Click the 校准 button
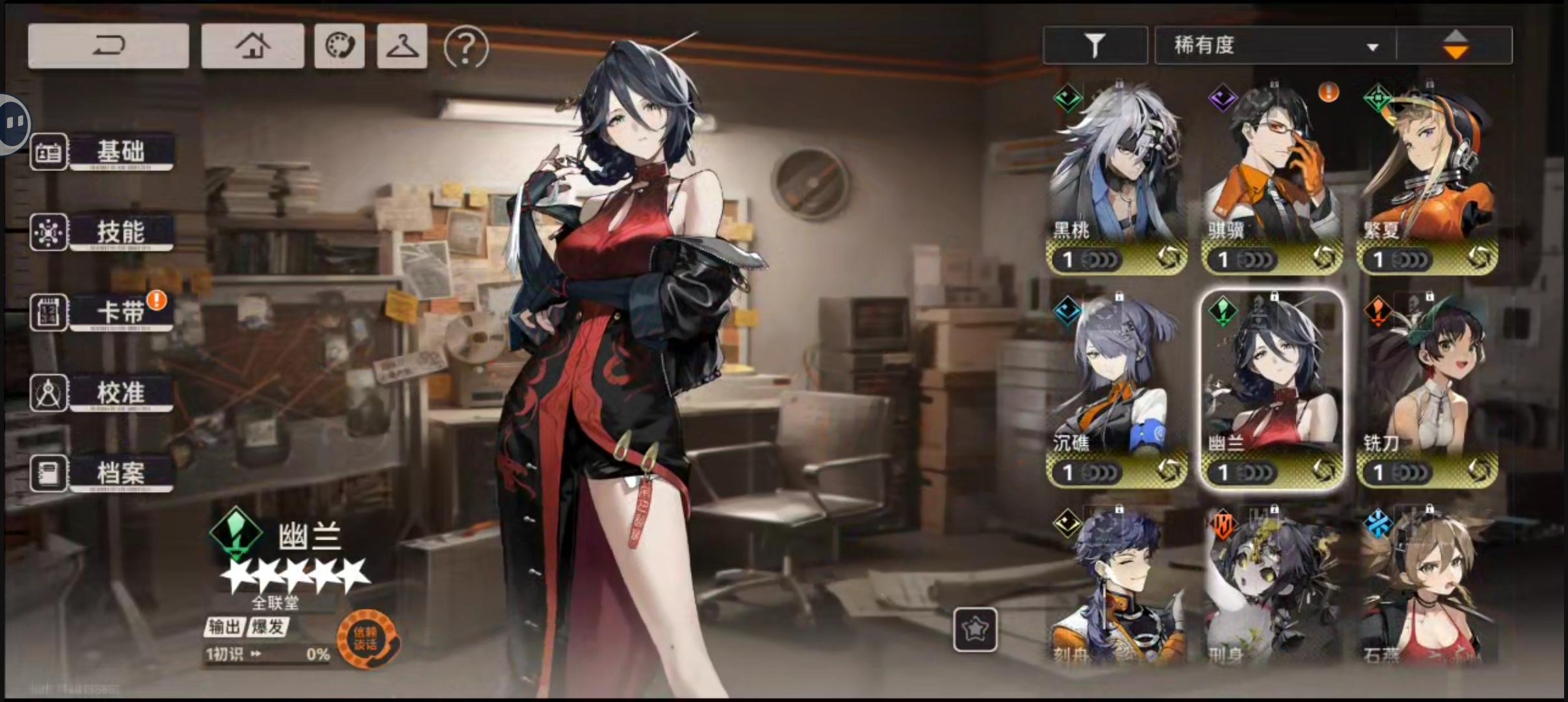This screenshot has height=702, width=1568. 122,393
